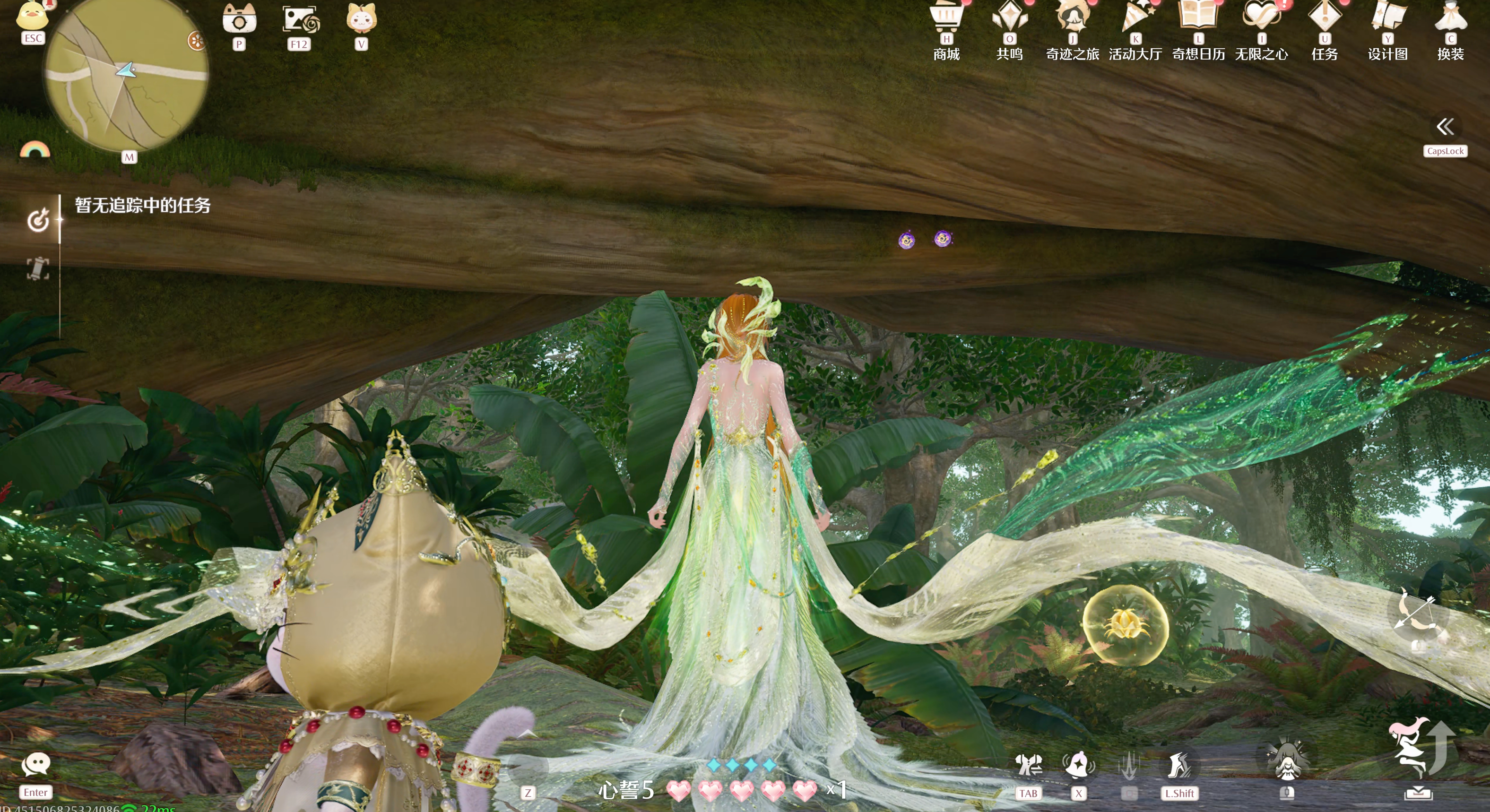Open the camera photo mode
1490x812 pixels.
click(x=239, y=20)
